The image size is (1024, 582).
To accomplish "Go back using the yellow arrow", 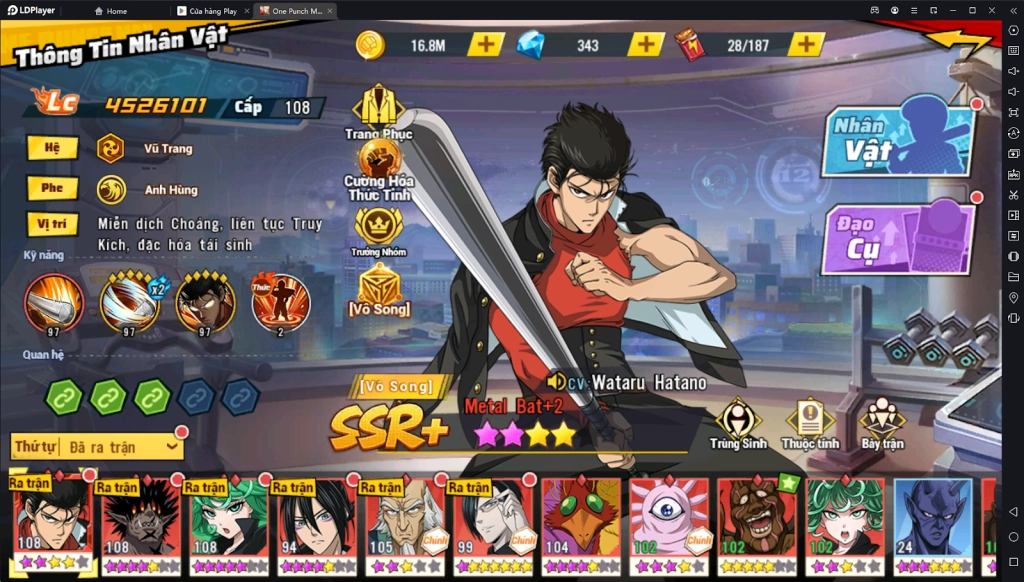I will pyautogui.click(x=958, y=41).
